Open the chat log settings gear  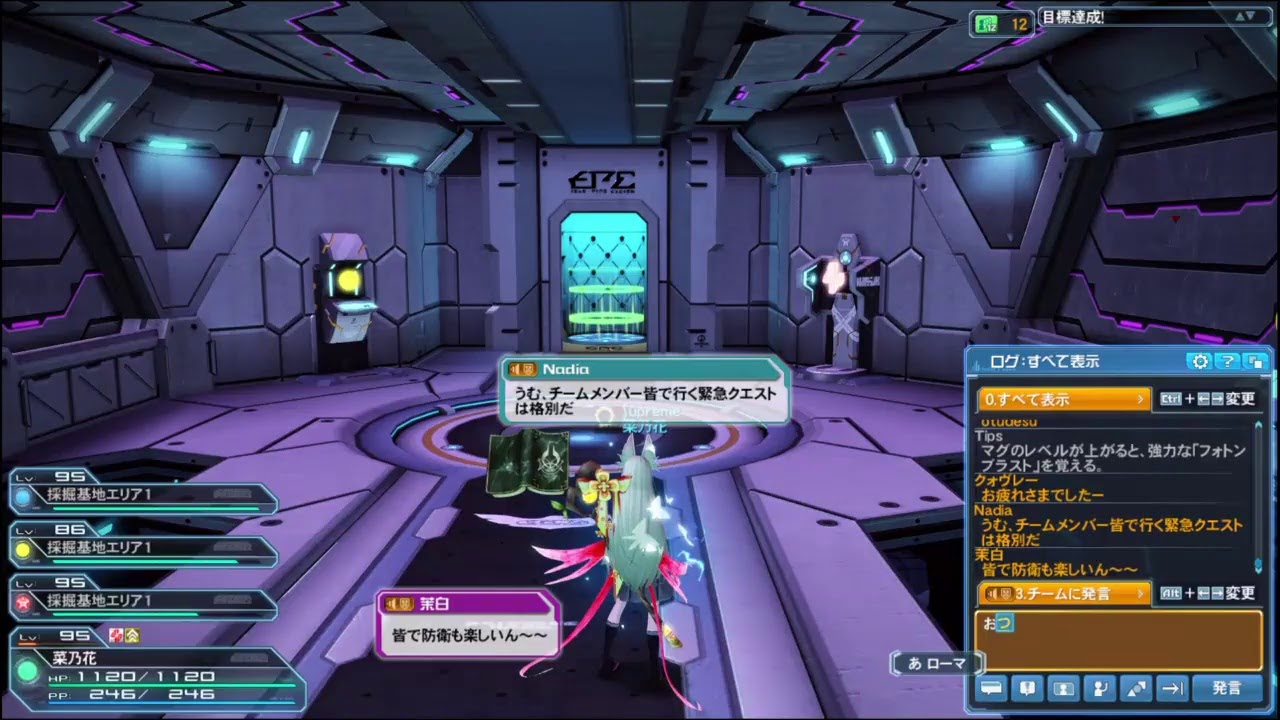click(1200, 361)
